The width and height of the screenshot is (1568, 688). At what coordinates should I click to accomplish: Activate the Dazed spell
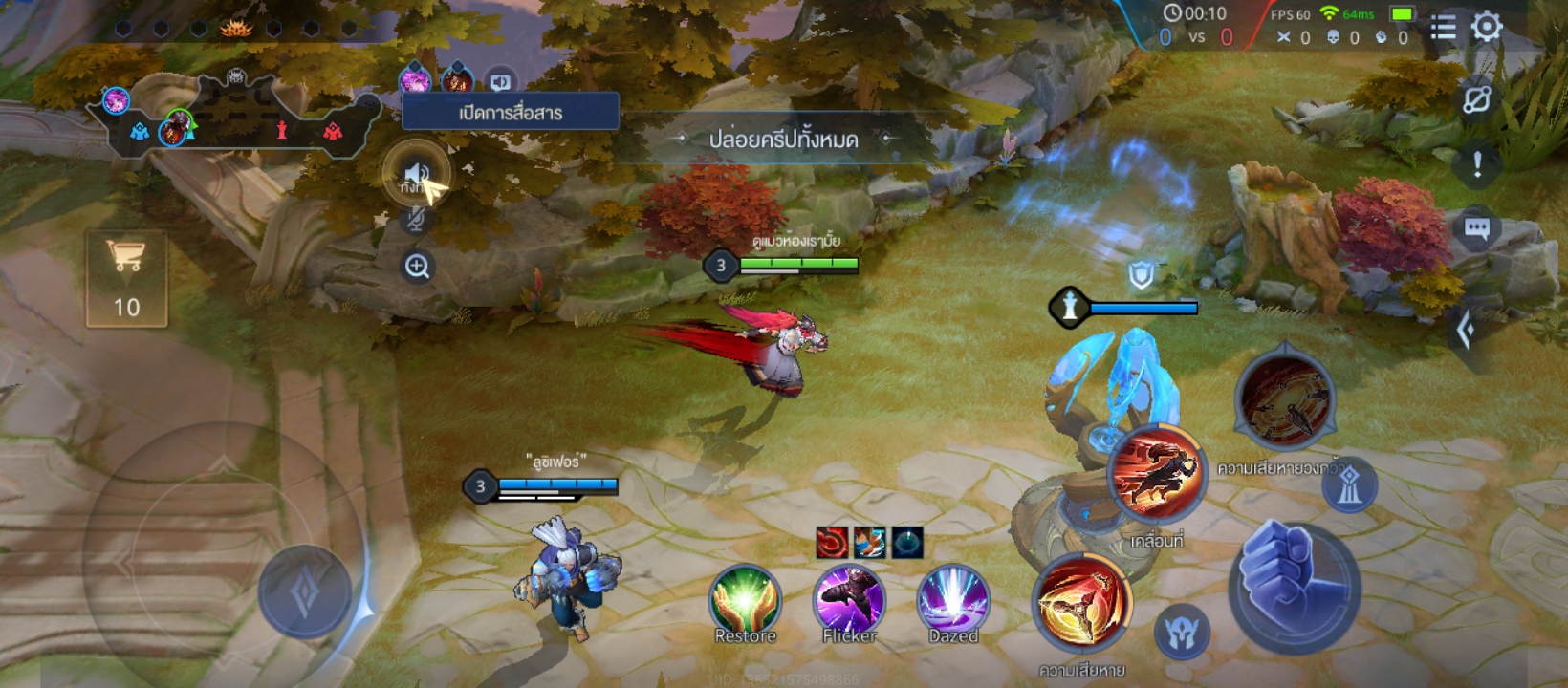(x=952, y=603)
